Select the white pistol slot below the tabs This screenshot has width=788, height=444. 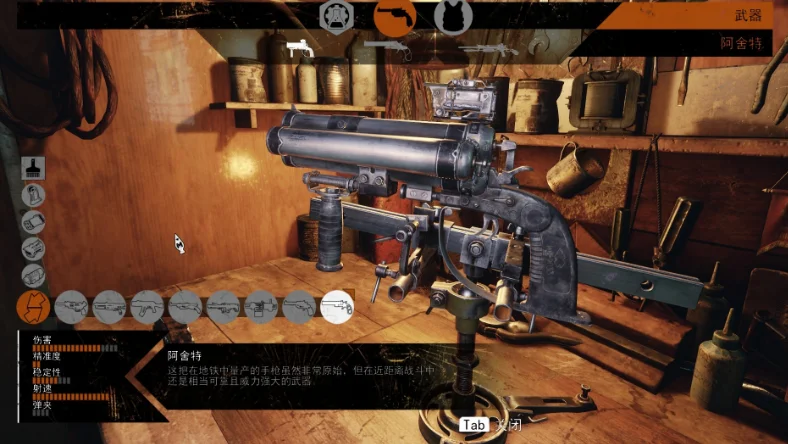tap(300, 47)
